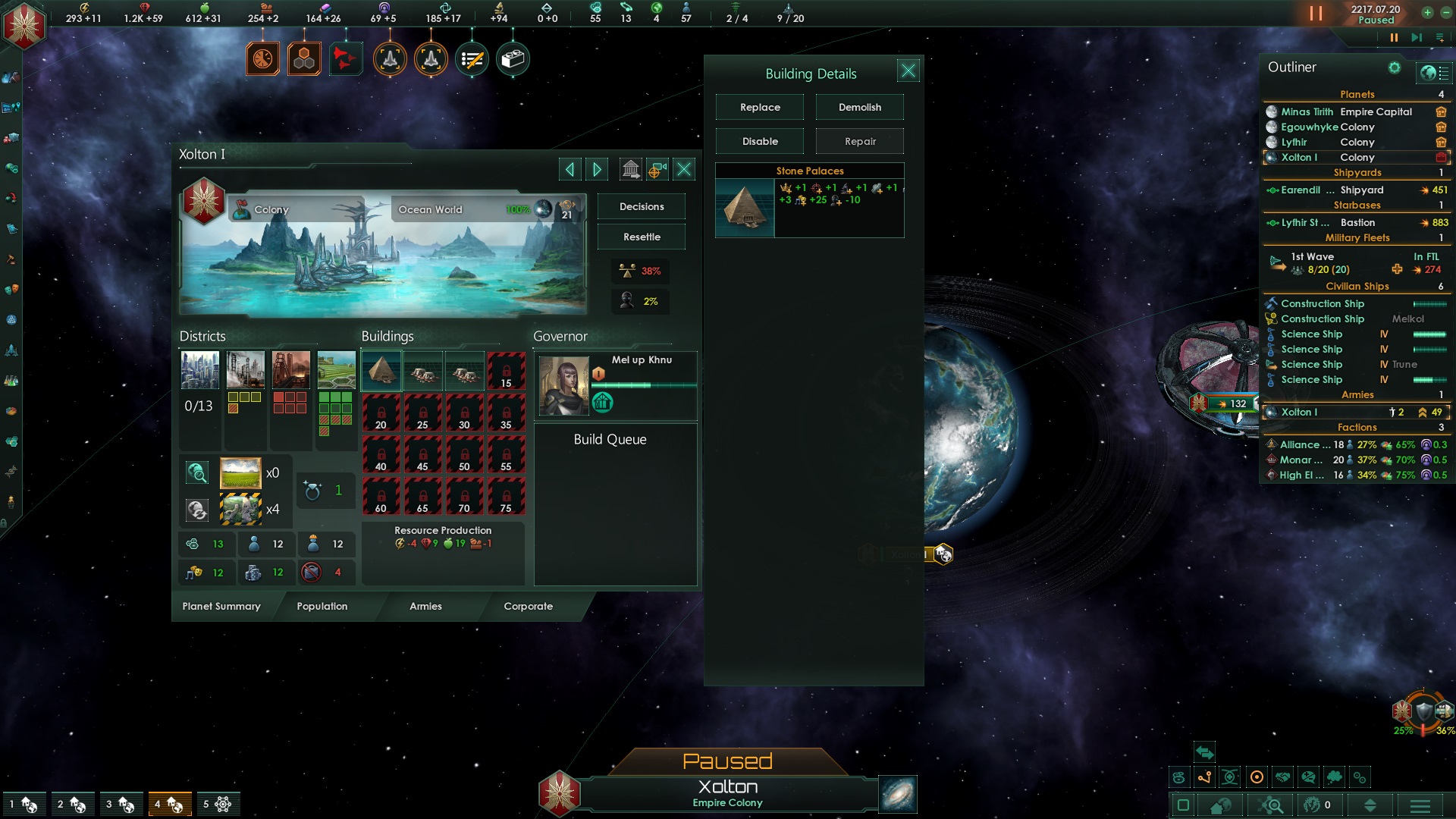Screen dimensions: 1456x819
Task: Select the Planet Summary tab
Action: pos(221,606)
